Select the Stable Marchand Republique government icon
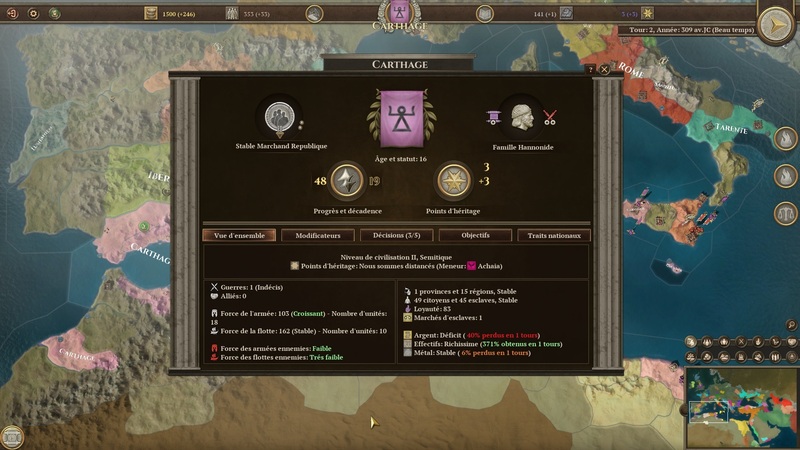Screen dimensions: 800x450 tap(279, 118)
